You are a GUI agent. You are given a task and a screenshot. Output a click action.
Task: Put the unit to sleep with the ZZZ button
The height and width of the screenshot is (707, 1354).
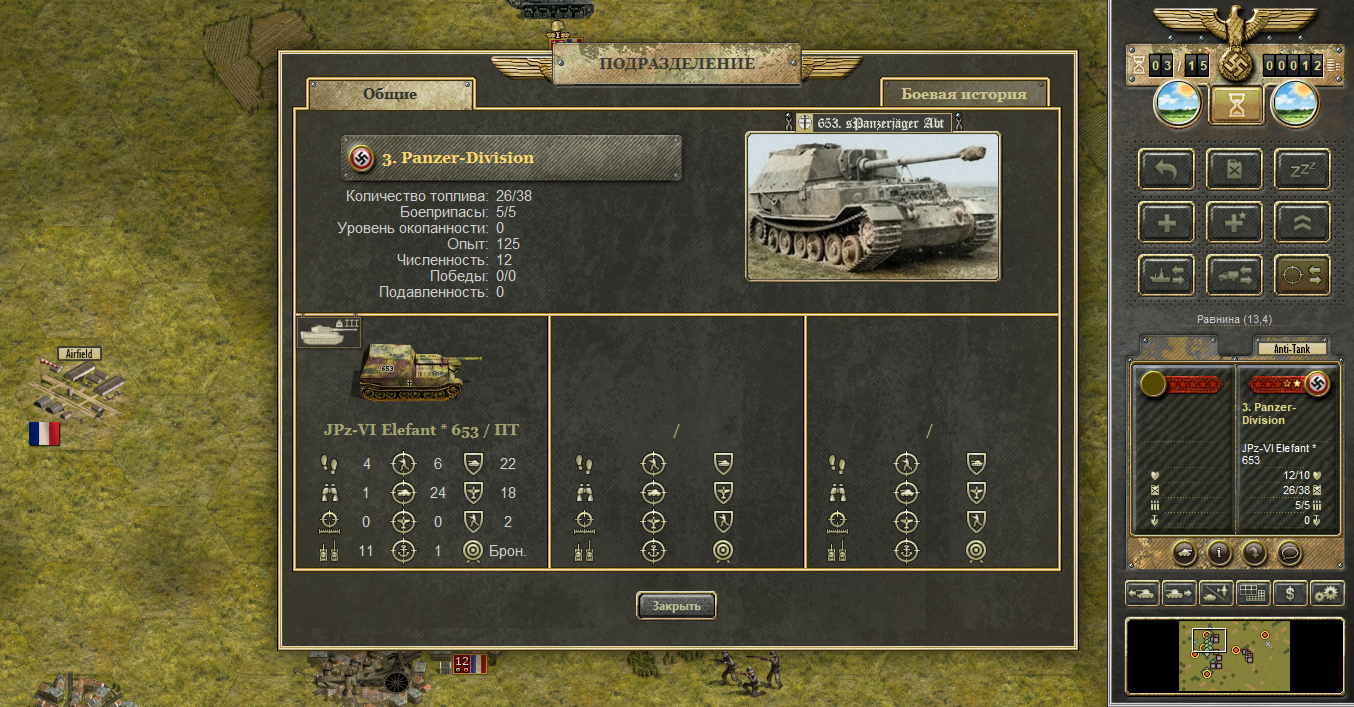pos(1302,169)
